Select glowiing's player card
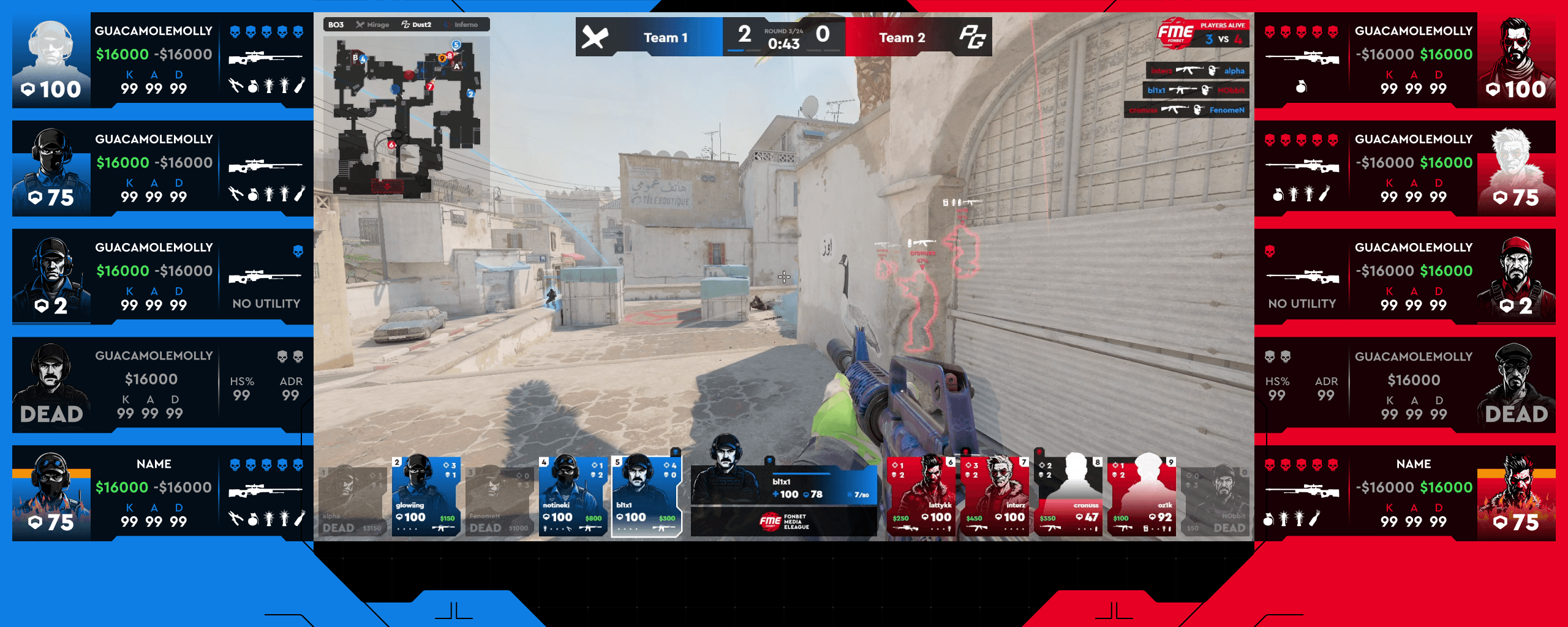 426,497
